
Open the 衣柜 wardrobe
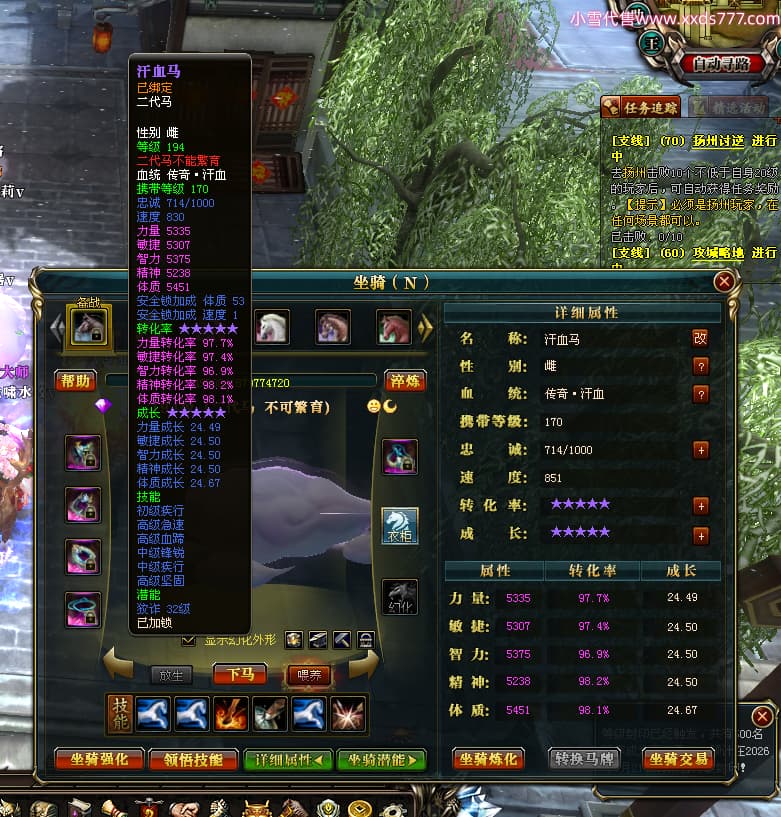tap(400, 525)
